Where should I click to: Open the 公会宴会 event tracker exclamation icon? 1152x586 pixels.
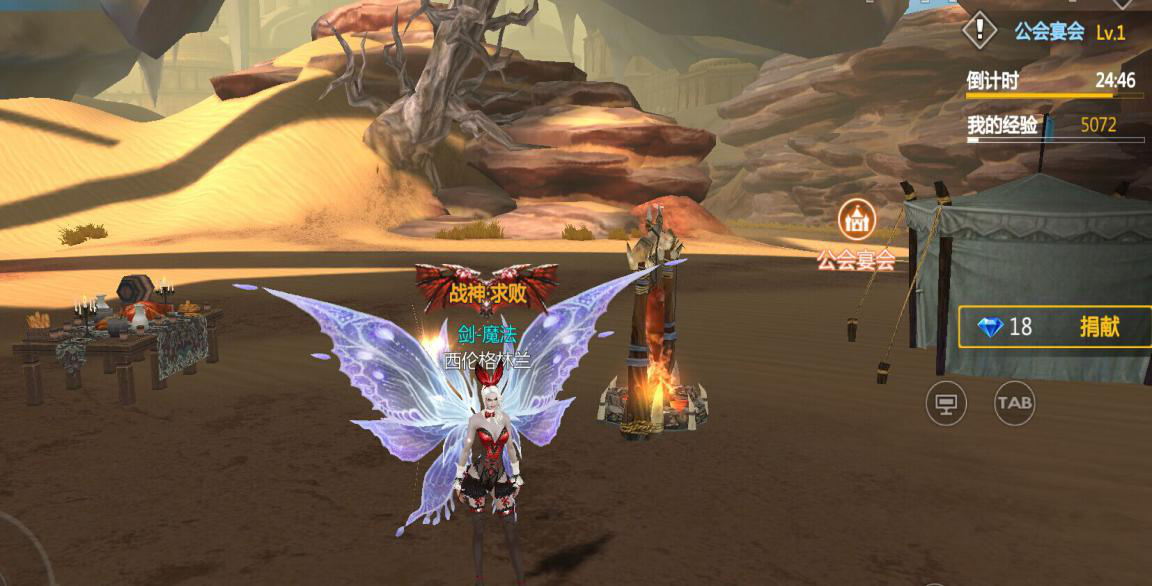[980, 30]
